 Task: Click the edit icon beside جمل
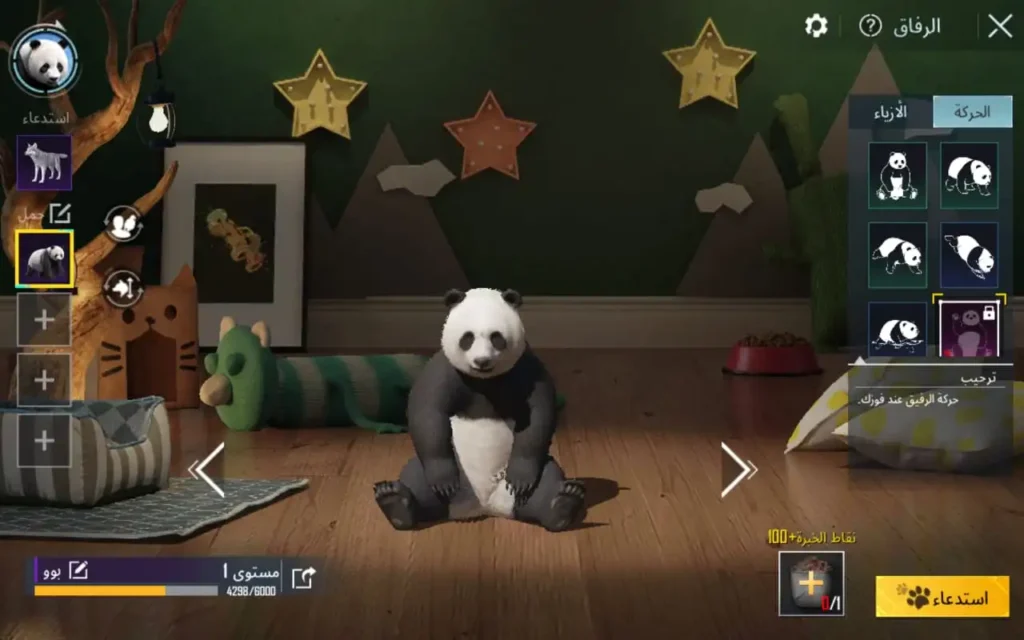point(60,213)
